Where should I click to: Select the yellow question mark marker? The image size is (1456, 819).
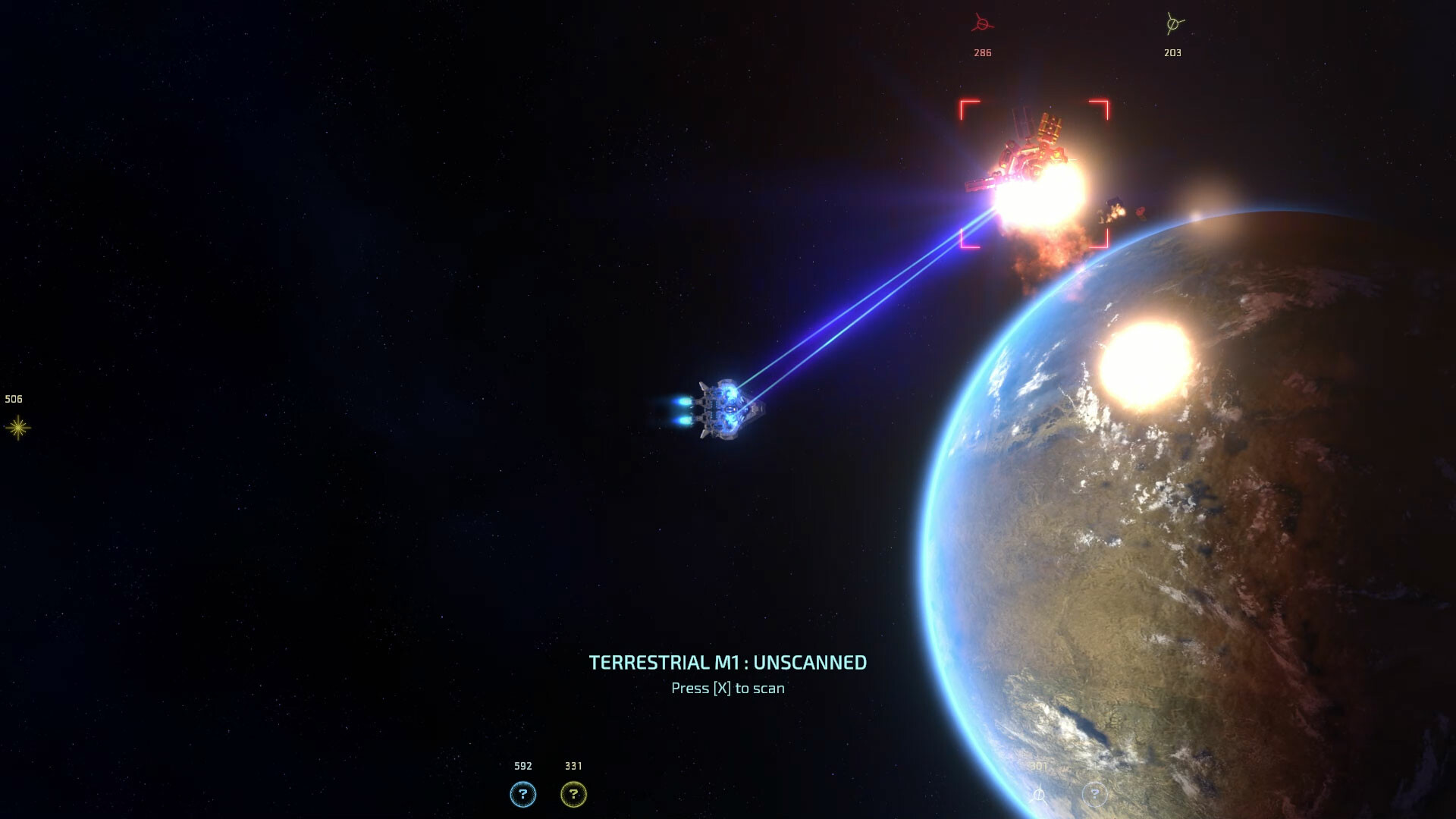[x=573, y=794]
